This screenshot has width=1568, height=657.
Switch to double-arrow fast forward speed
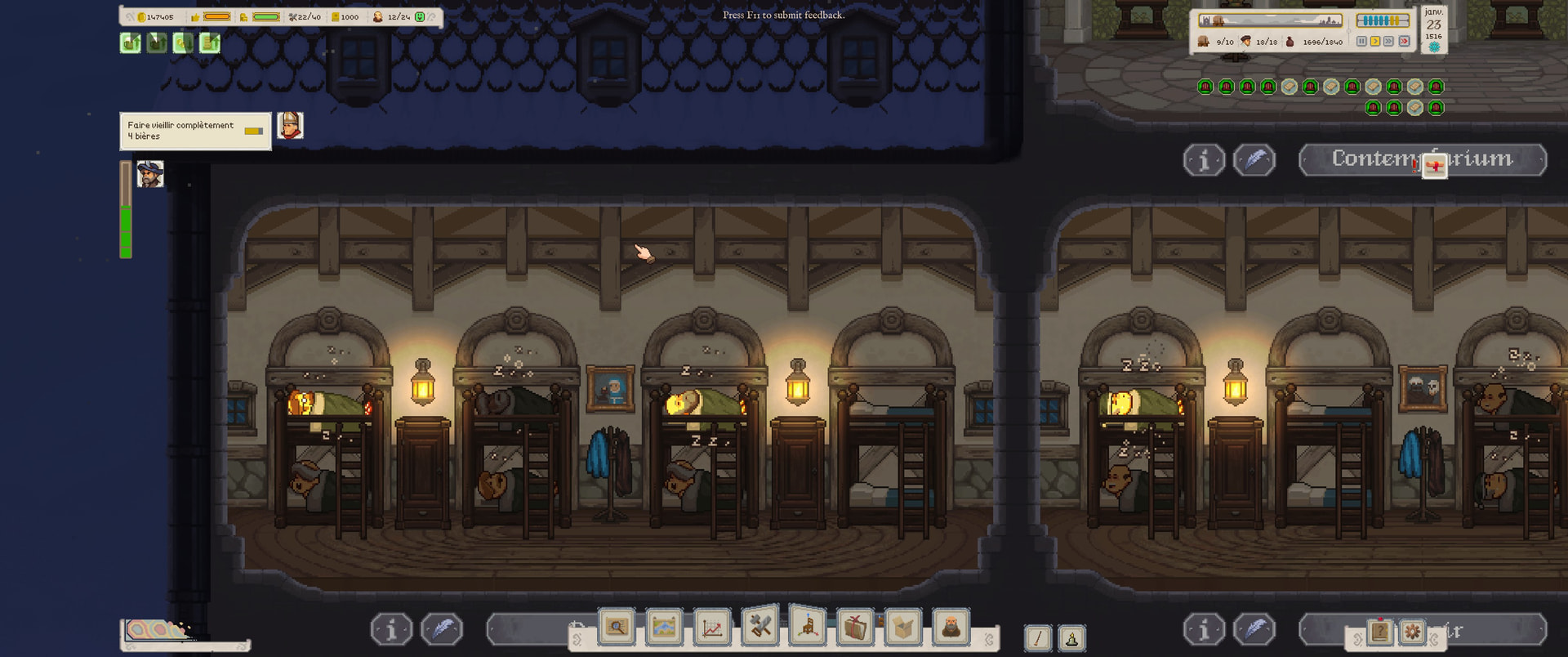(x=1389, y=42)
